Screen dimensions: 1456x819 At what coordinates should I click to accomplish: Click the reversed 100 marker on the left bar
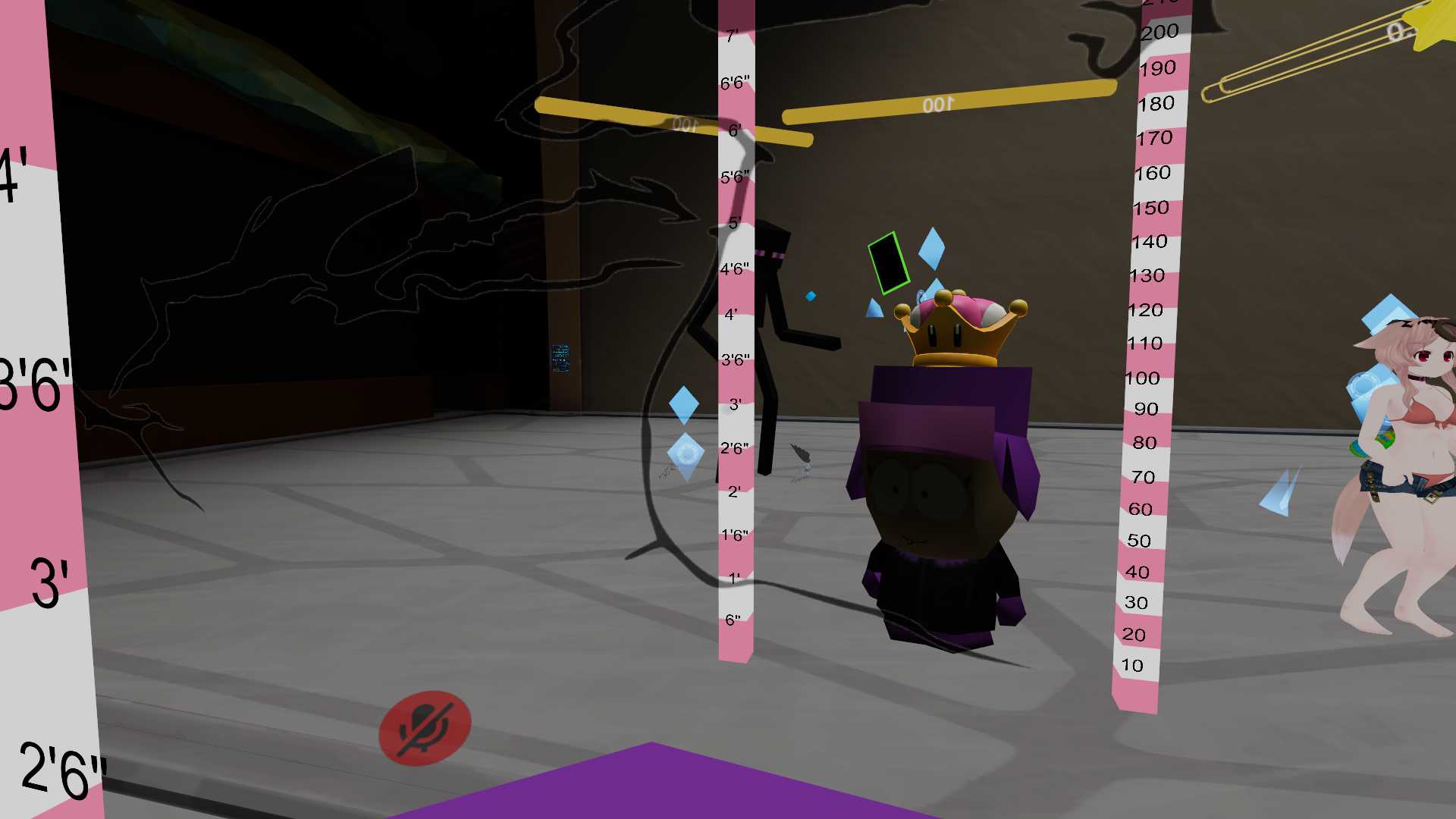(x=681, y=123)
